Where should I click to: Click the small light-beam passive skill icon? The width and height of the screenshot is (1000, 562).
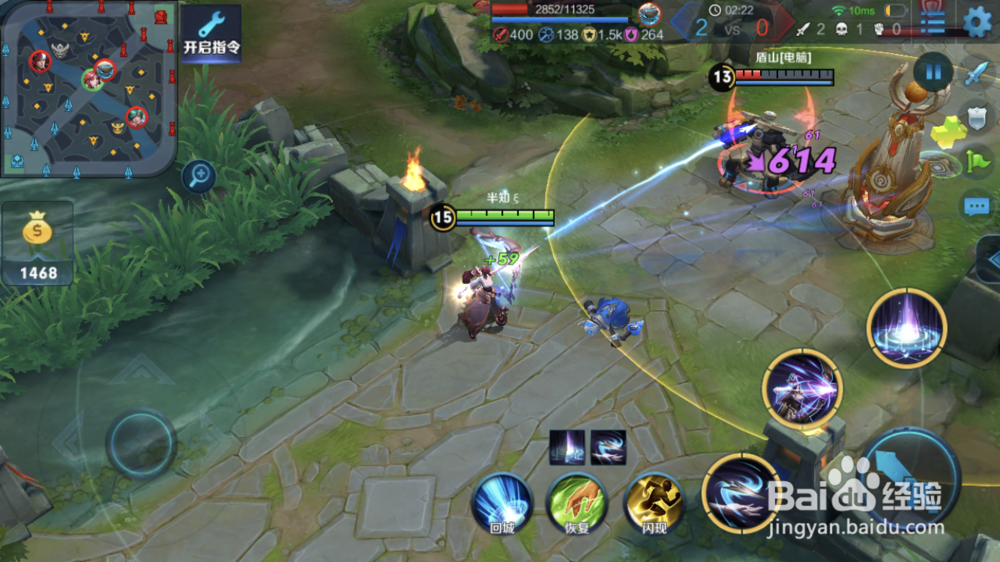[567, 447]
